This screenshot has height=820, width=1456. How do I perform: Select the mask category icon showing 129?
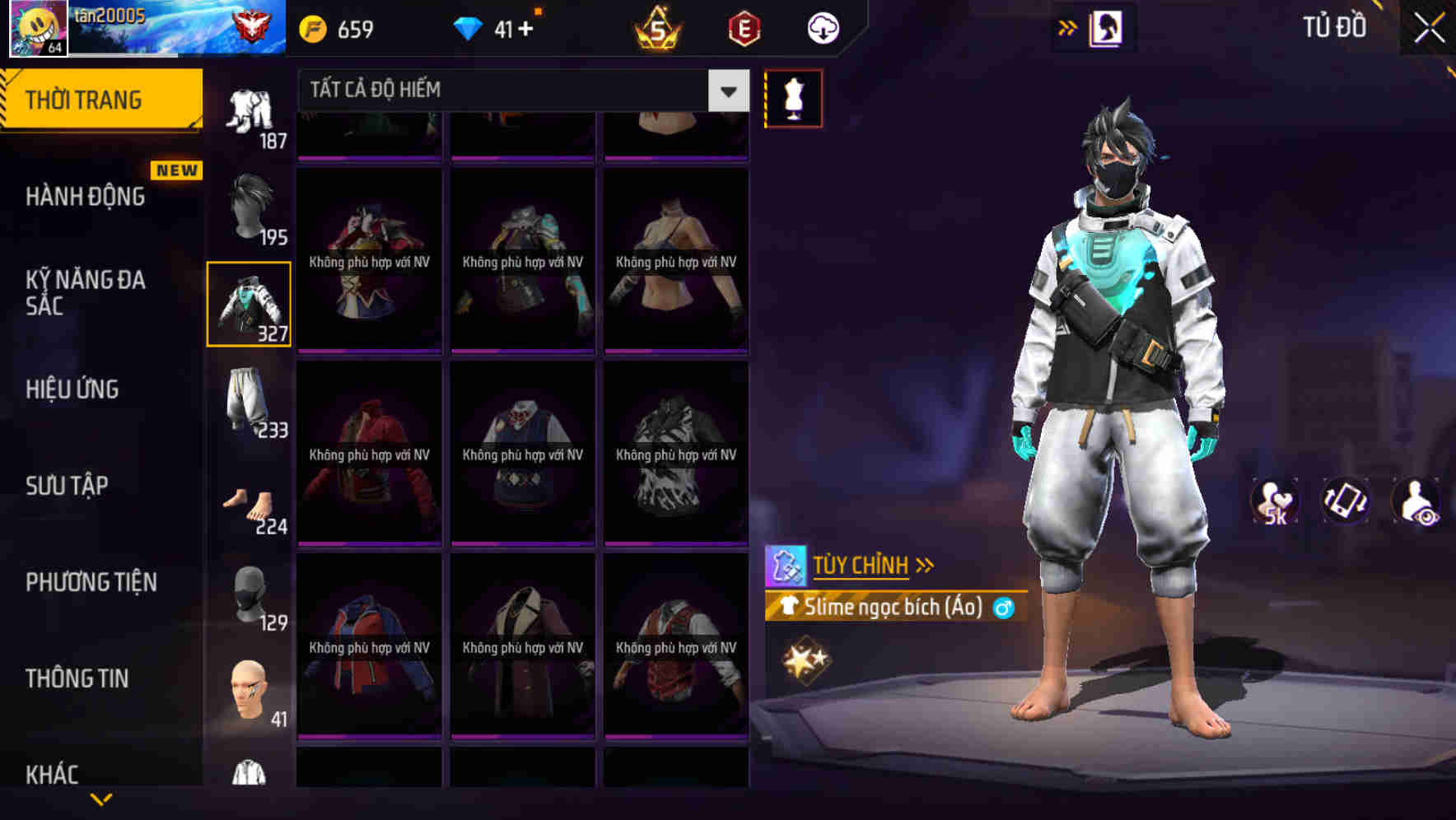[x=250, y=594]
